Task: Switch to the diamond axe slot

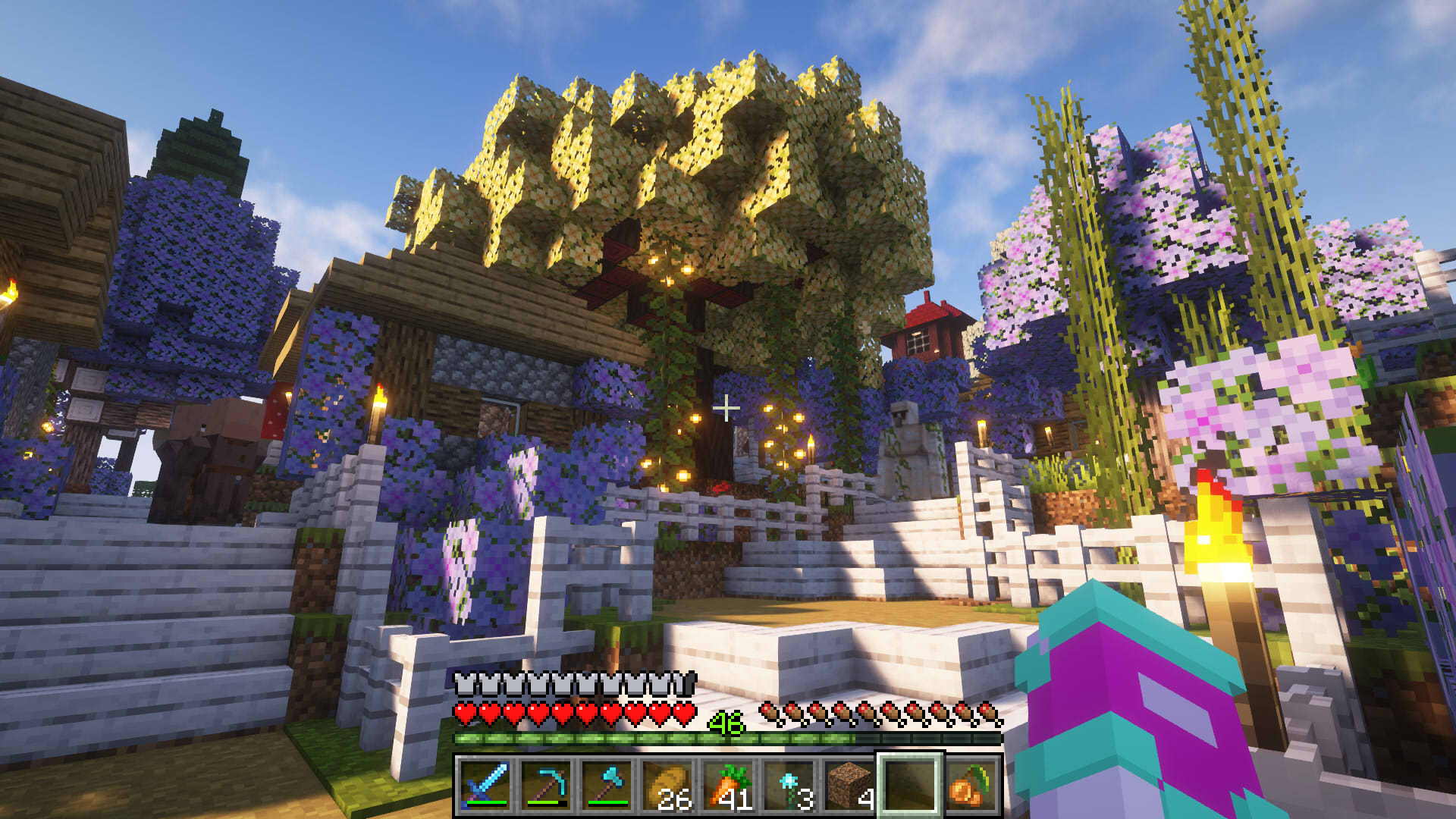Action: click(x=607, y=785)
